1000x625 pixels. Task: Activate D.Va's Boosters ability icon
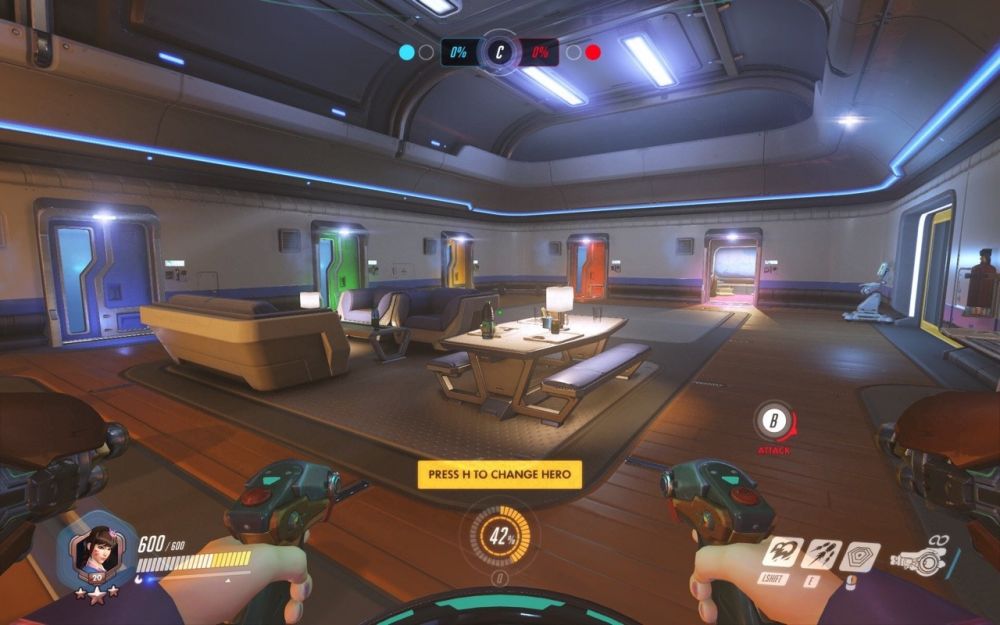coord(782,553)
